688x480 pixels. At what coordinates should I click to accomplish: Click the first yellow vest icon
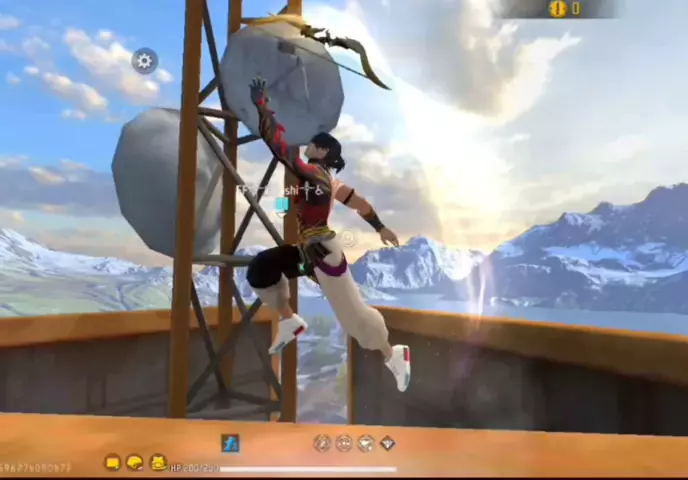[x=112, y=462]
